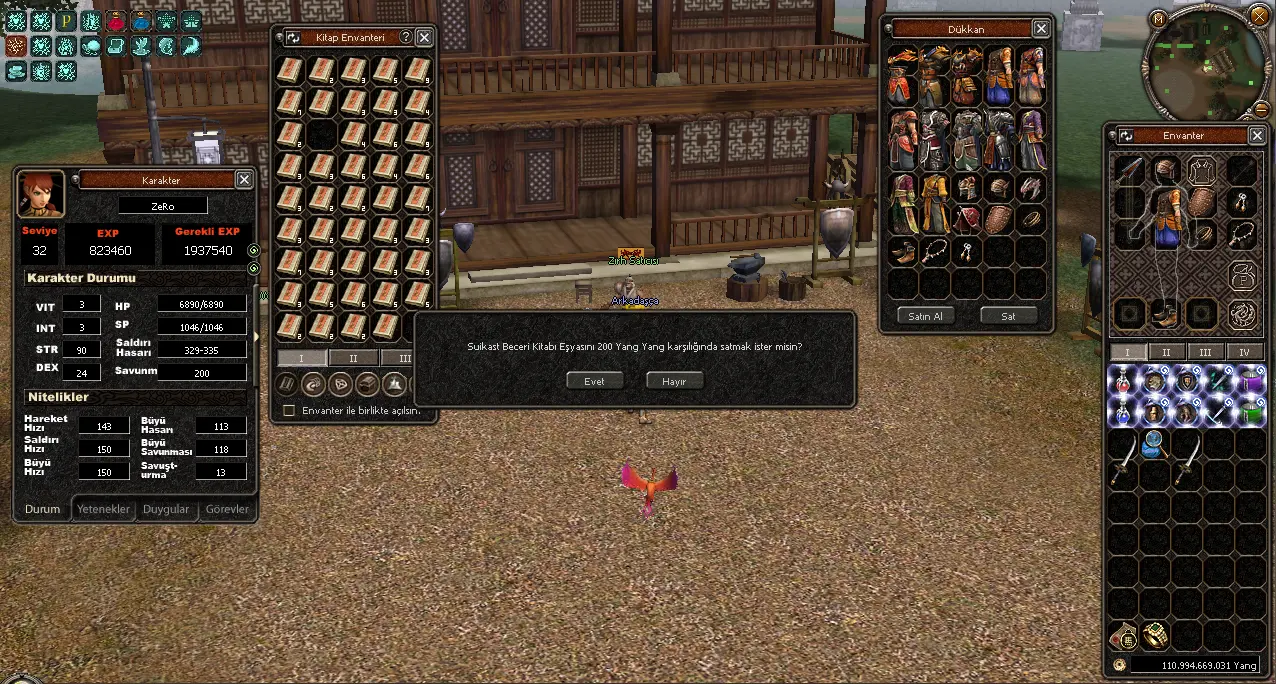Close the Kitap Envanteri window
Viewport: 1276px width, 684px height.
coord(424,37)
